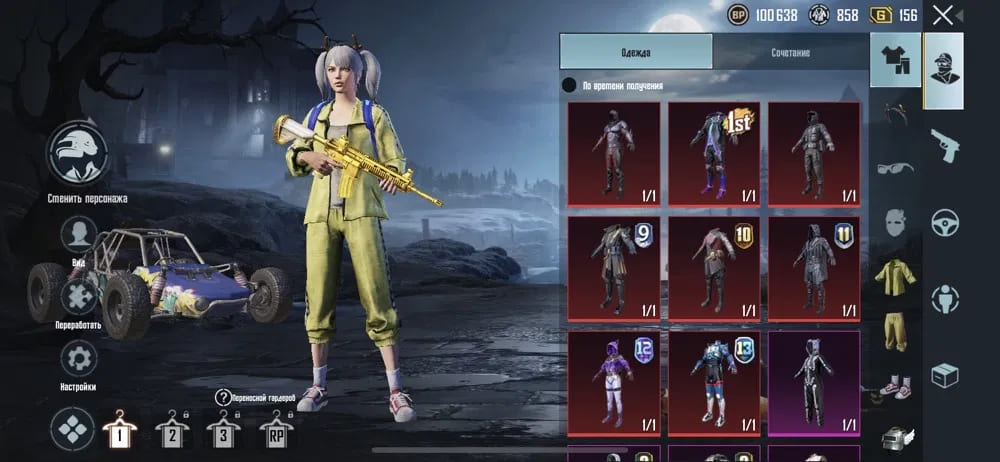Show the glasses accessory category
The height and width of the screenshot is (462, 1000).
pos(895,167)
